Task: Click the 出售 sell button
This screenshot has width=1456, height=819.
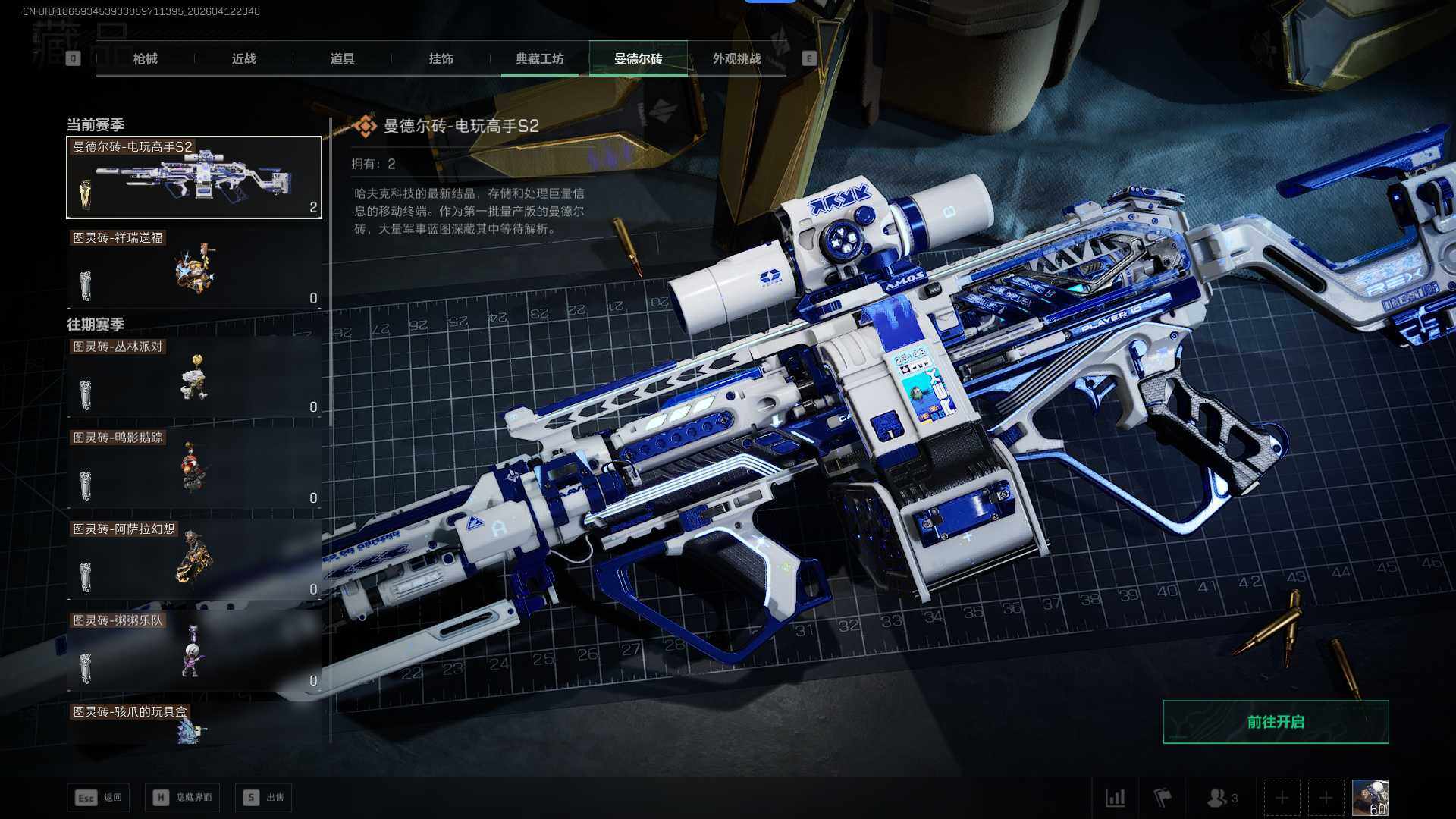Action: pos(263,797)
